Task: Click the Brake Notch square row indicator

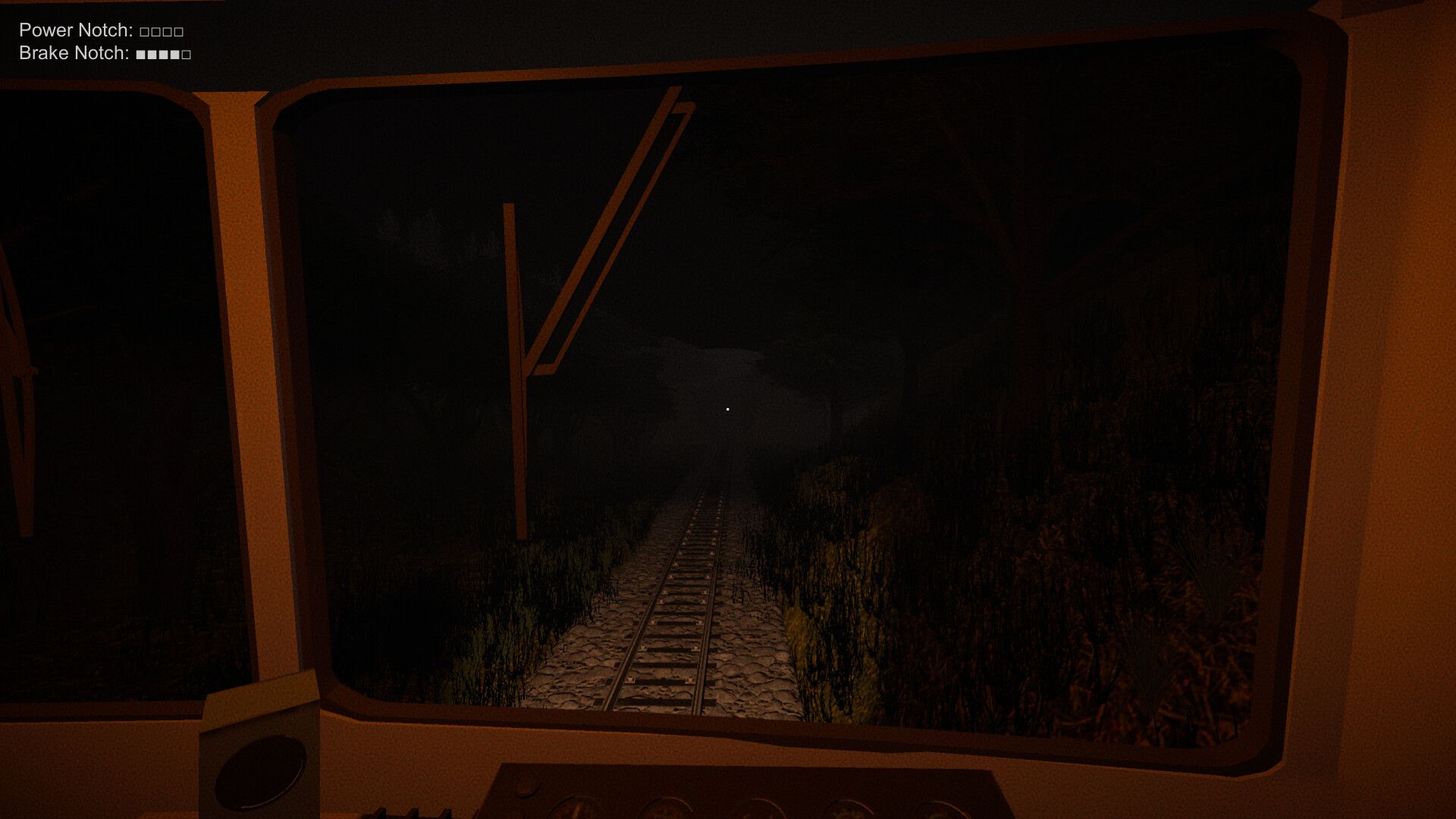Action: click(x=162, y=54)
